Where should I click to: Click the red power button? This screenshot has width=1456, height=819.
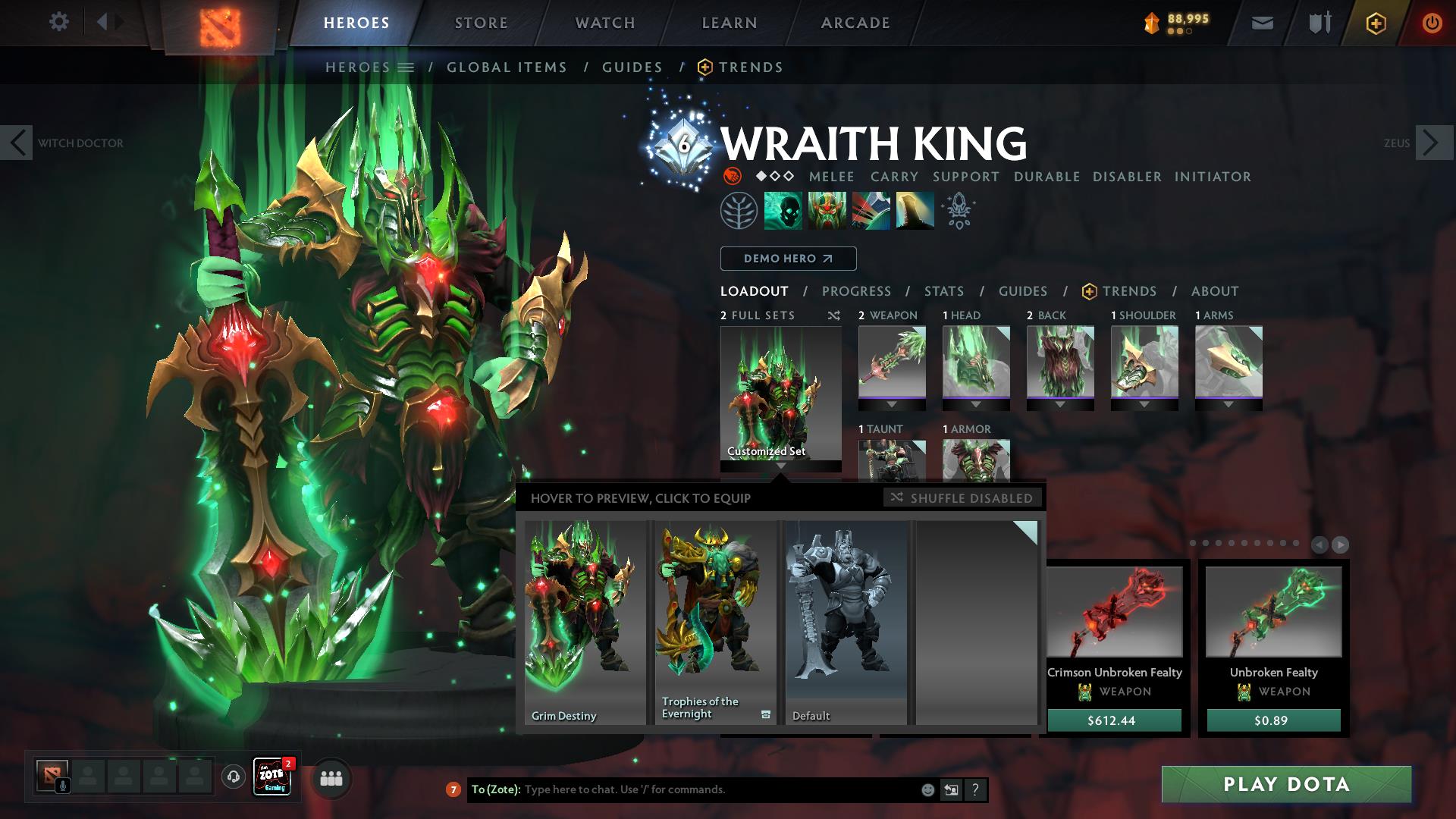point(1431,22)
